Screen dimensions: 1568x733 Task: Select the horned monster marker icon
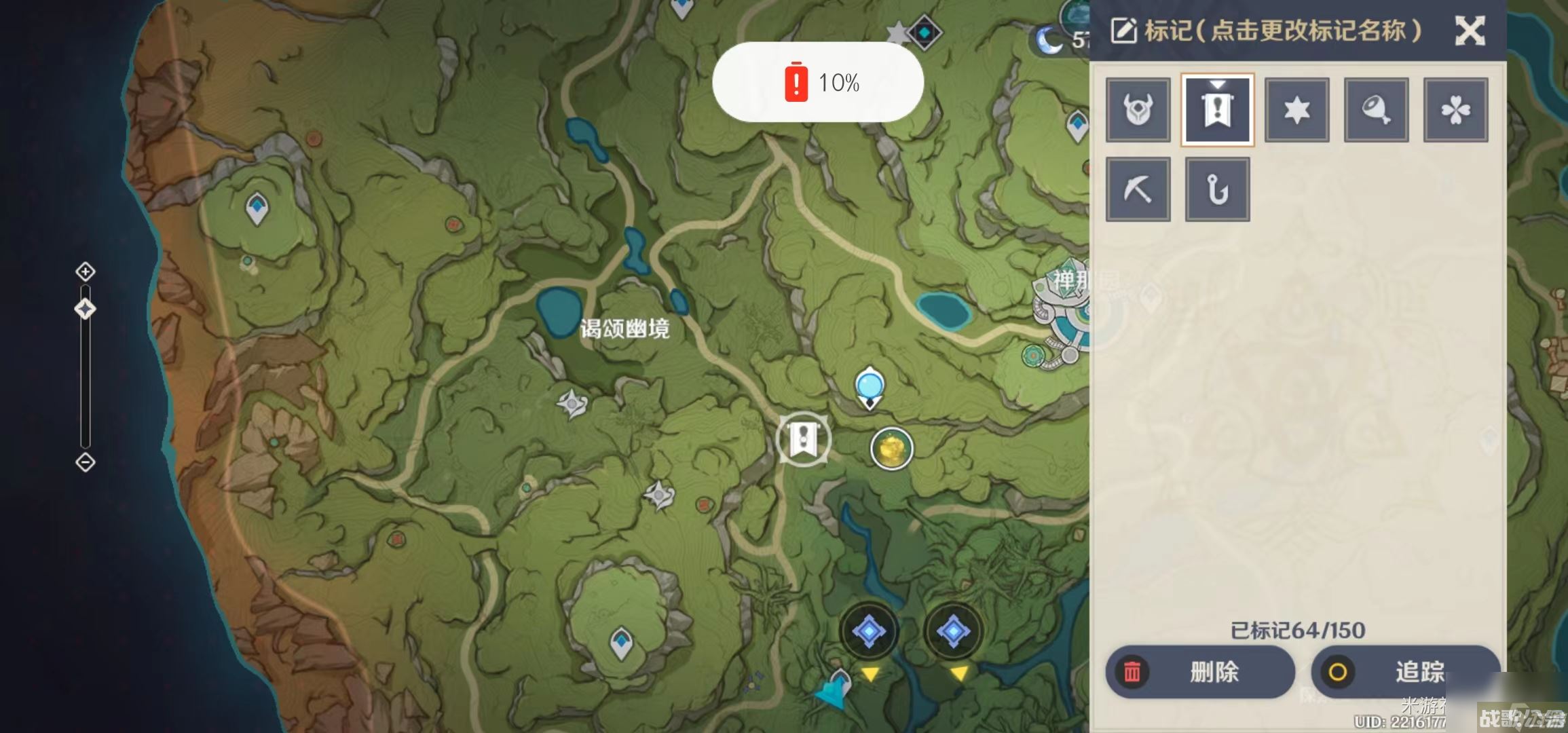click(x=1138, y=109)
